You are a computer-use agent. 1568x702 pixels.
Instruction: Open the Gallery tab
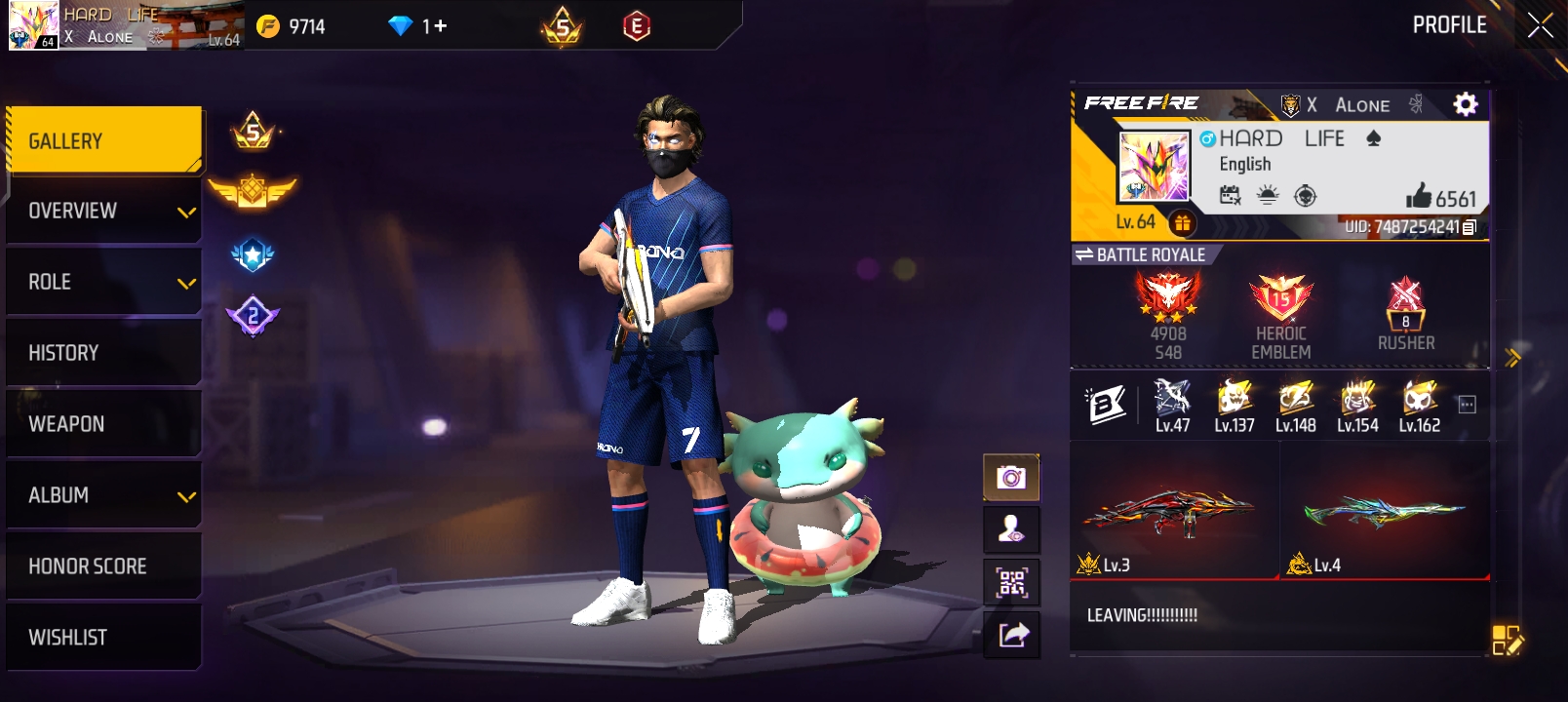coord(103,141)
